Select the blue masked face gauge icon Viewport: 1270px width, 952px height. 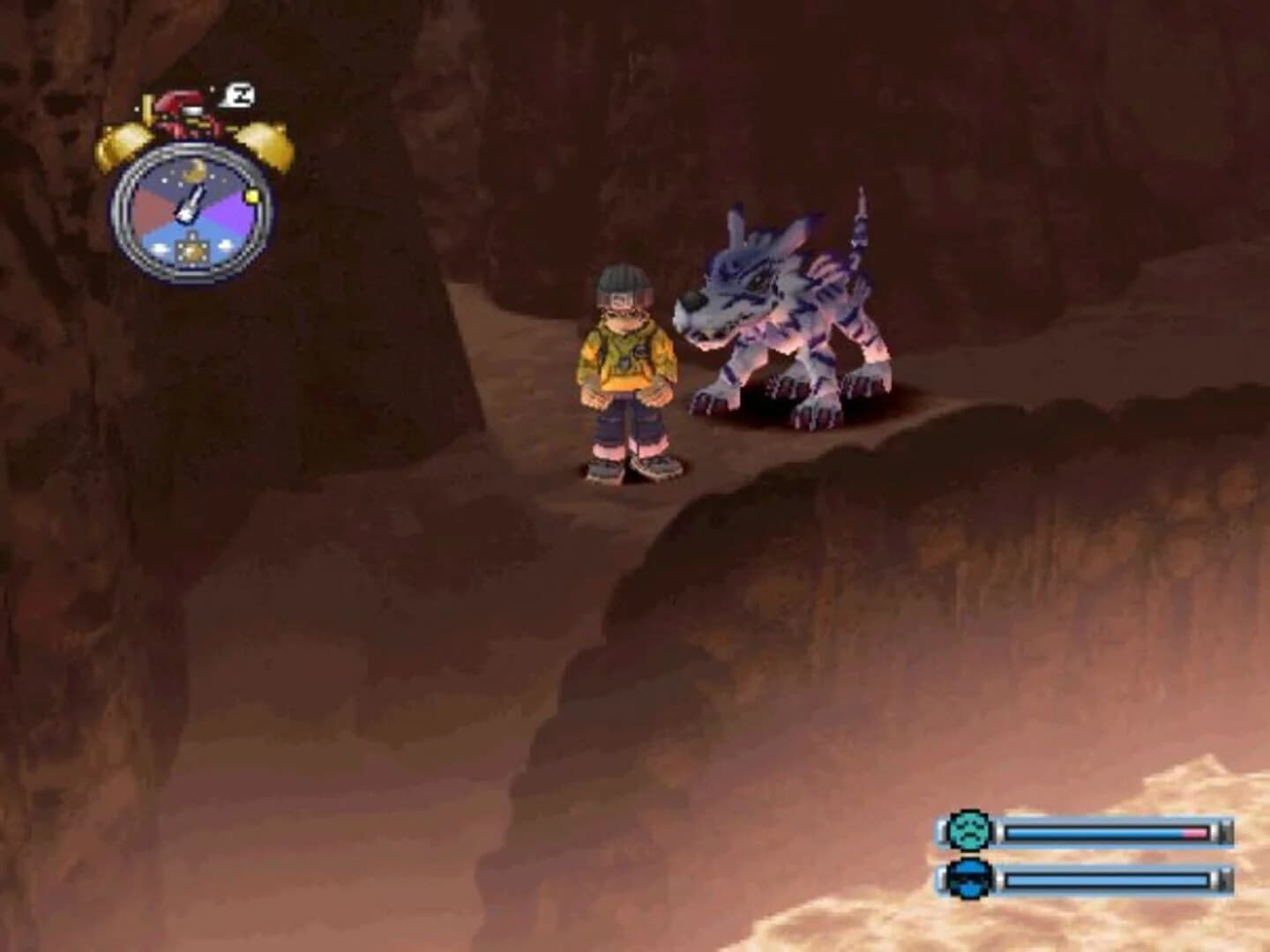click(967, 878)
